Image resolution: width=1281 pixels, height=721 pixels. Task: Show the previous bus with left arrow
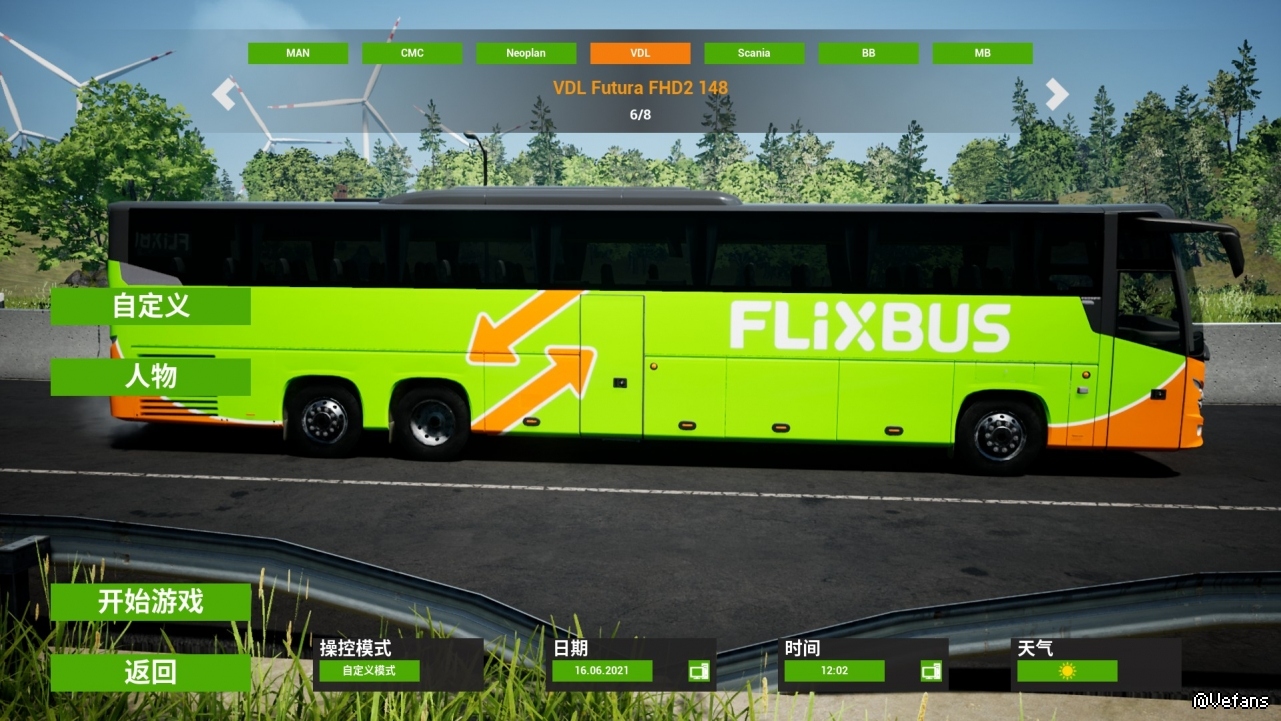[x=224, y=94]
